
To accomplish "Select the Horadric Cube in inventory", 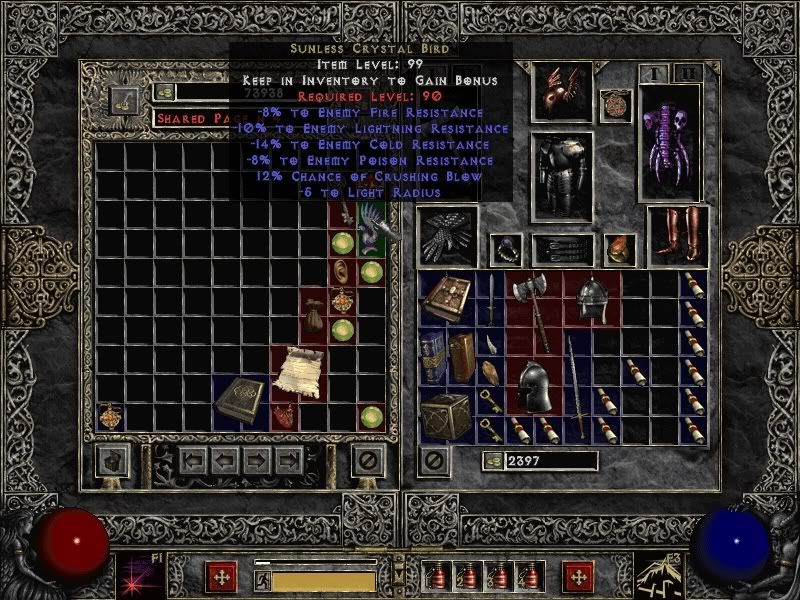I will pyautogui.click(x=444, y=413).
